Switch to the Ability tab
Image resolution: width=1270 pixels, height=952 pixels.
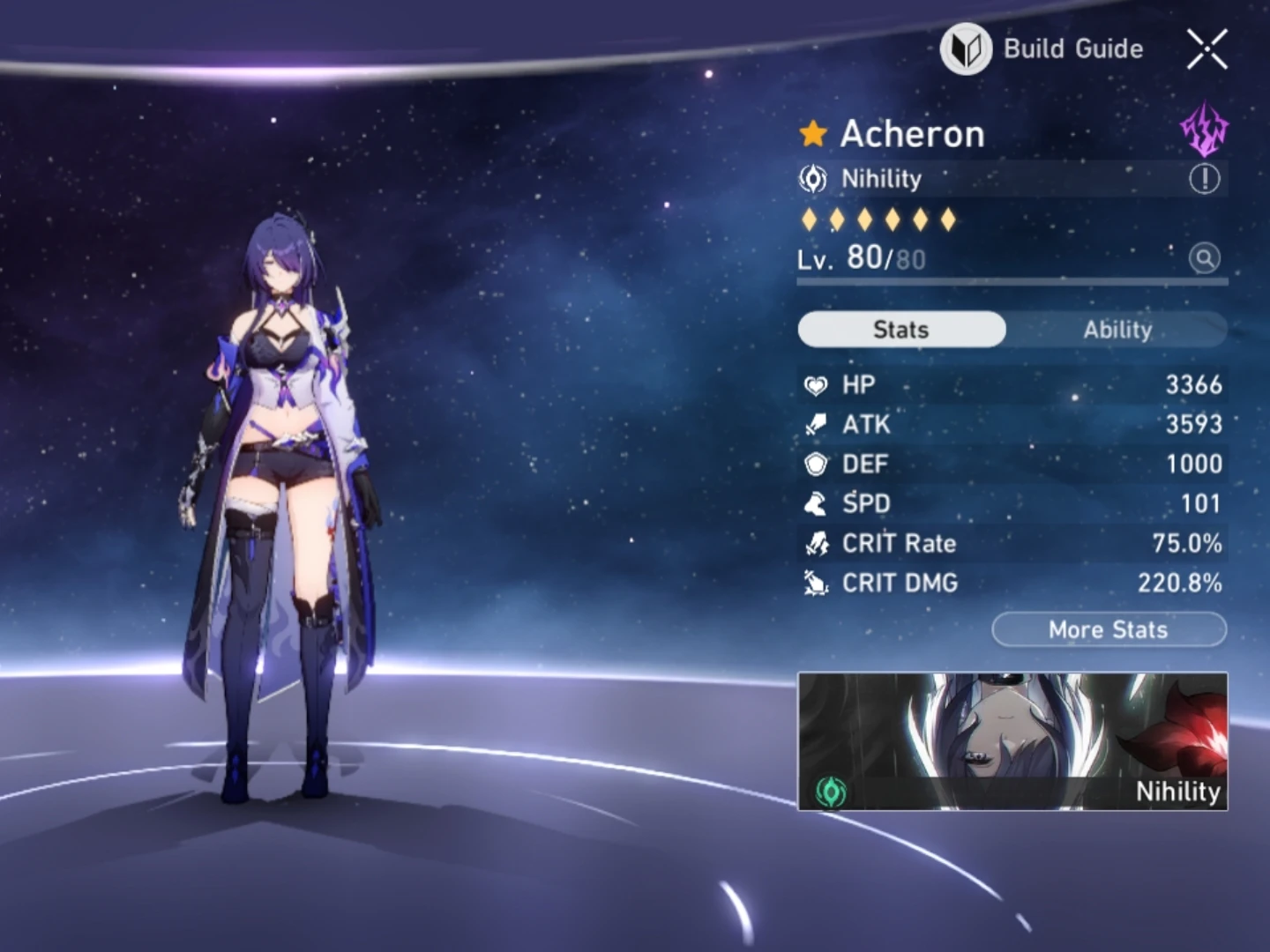[1118, 330]
